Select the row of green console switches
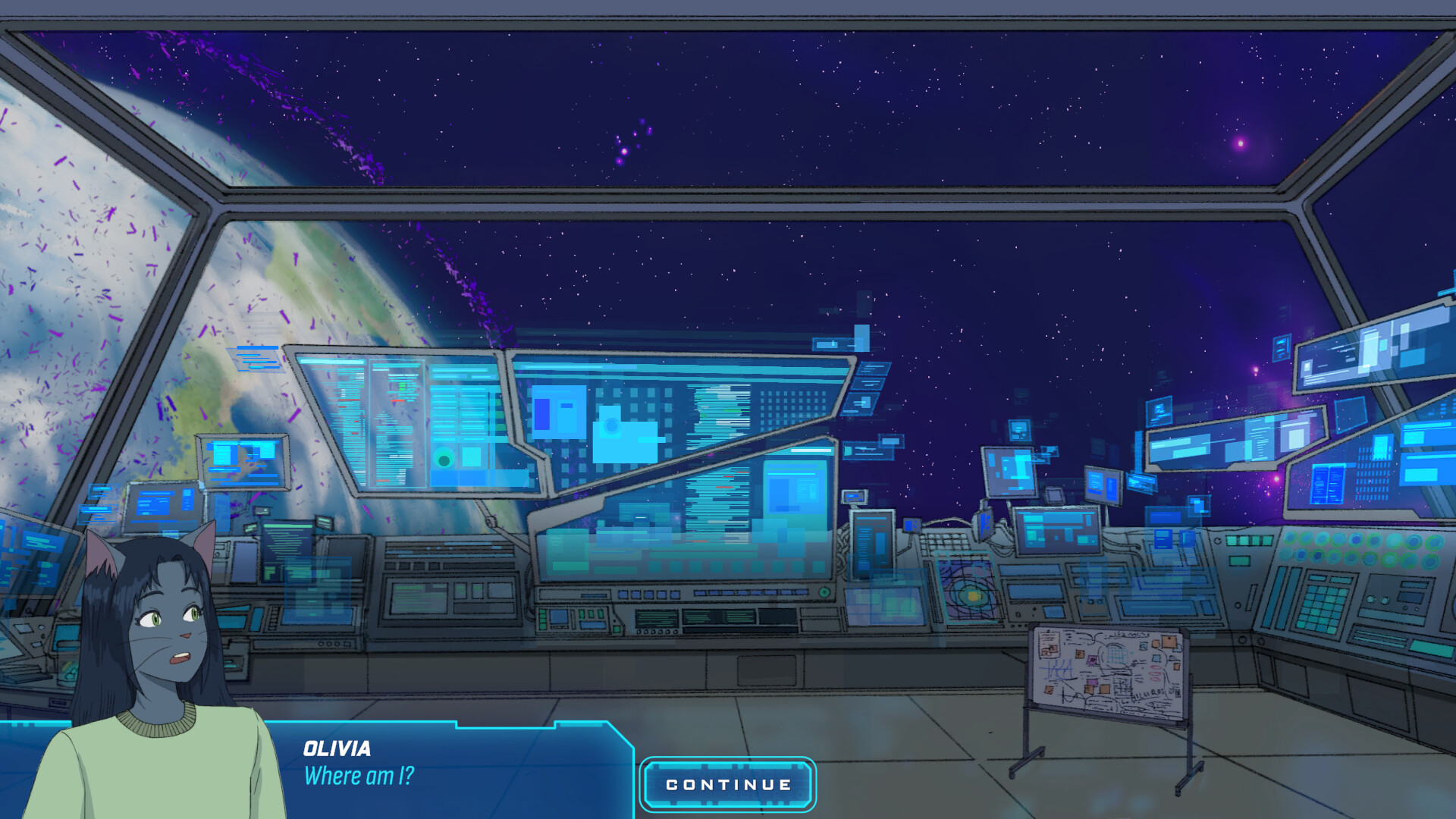 1249,541
